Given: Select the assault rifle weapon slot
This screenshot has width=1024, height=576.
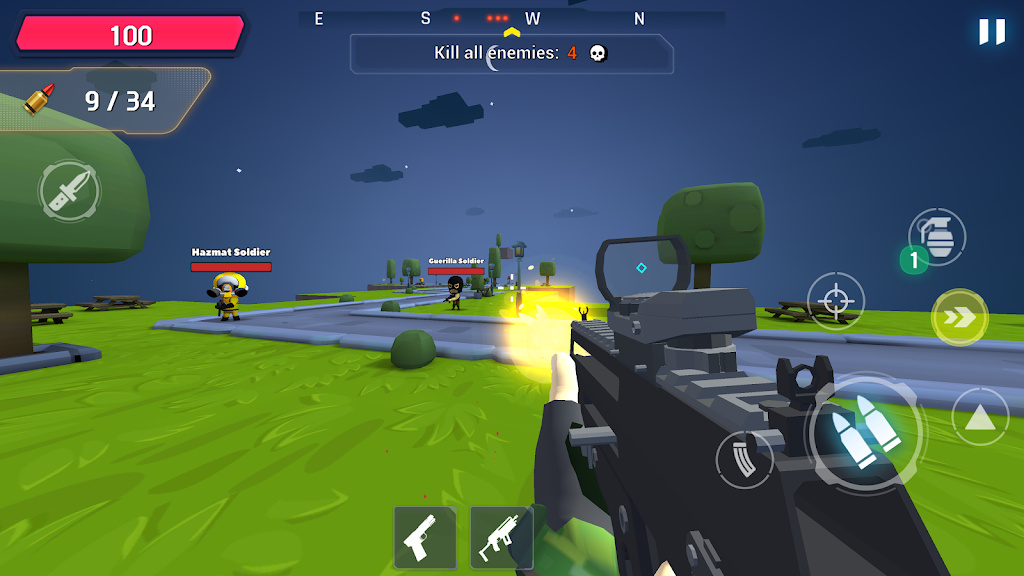Looking at the screenshot, I should (x=501, y=538).
